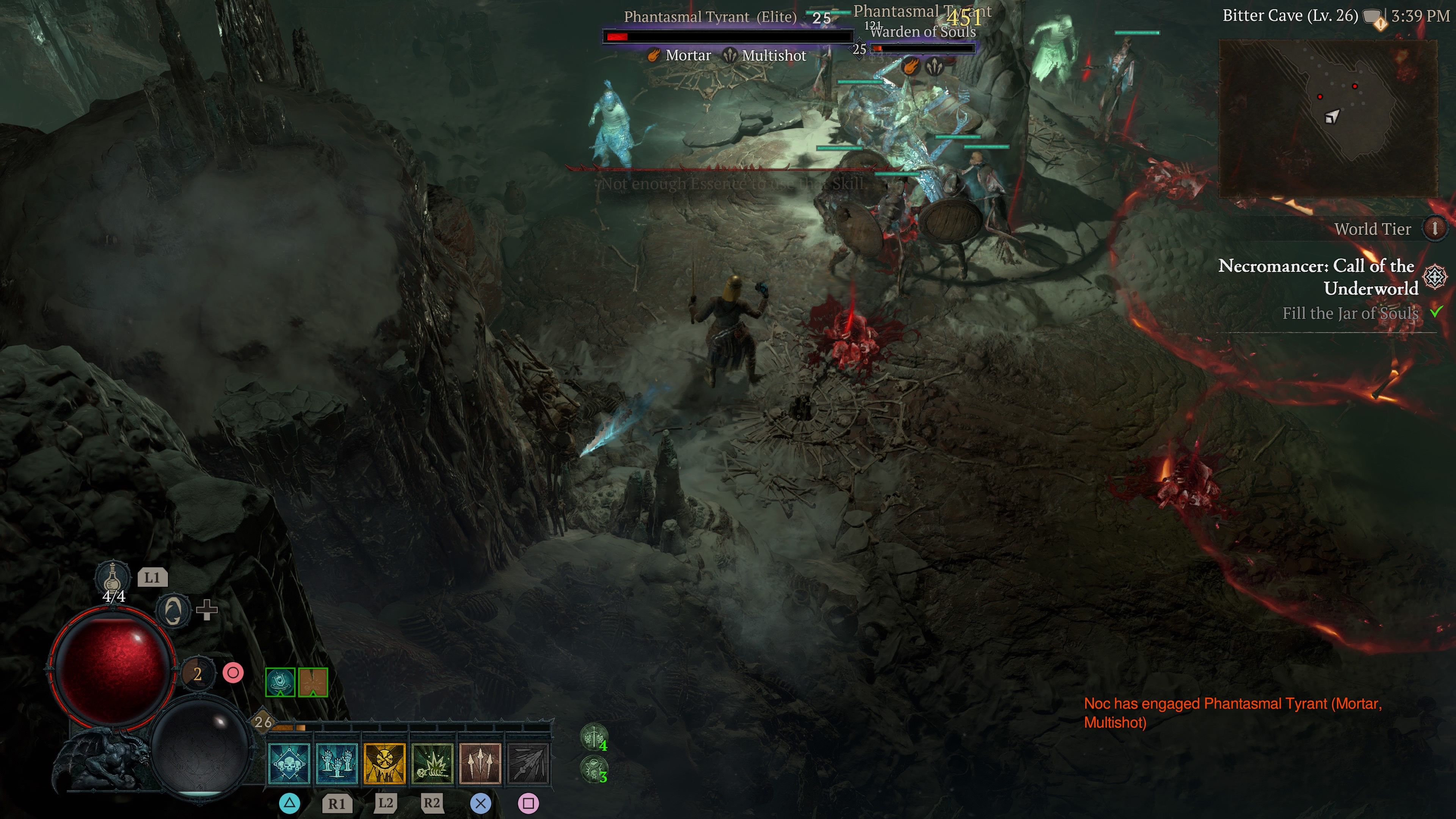Use the skeletal hands skill icon
Image resolution: width=1456 pixels, height=819 pixels.
point(337,764)
